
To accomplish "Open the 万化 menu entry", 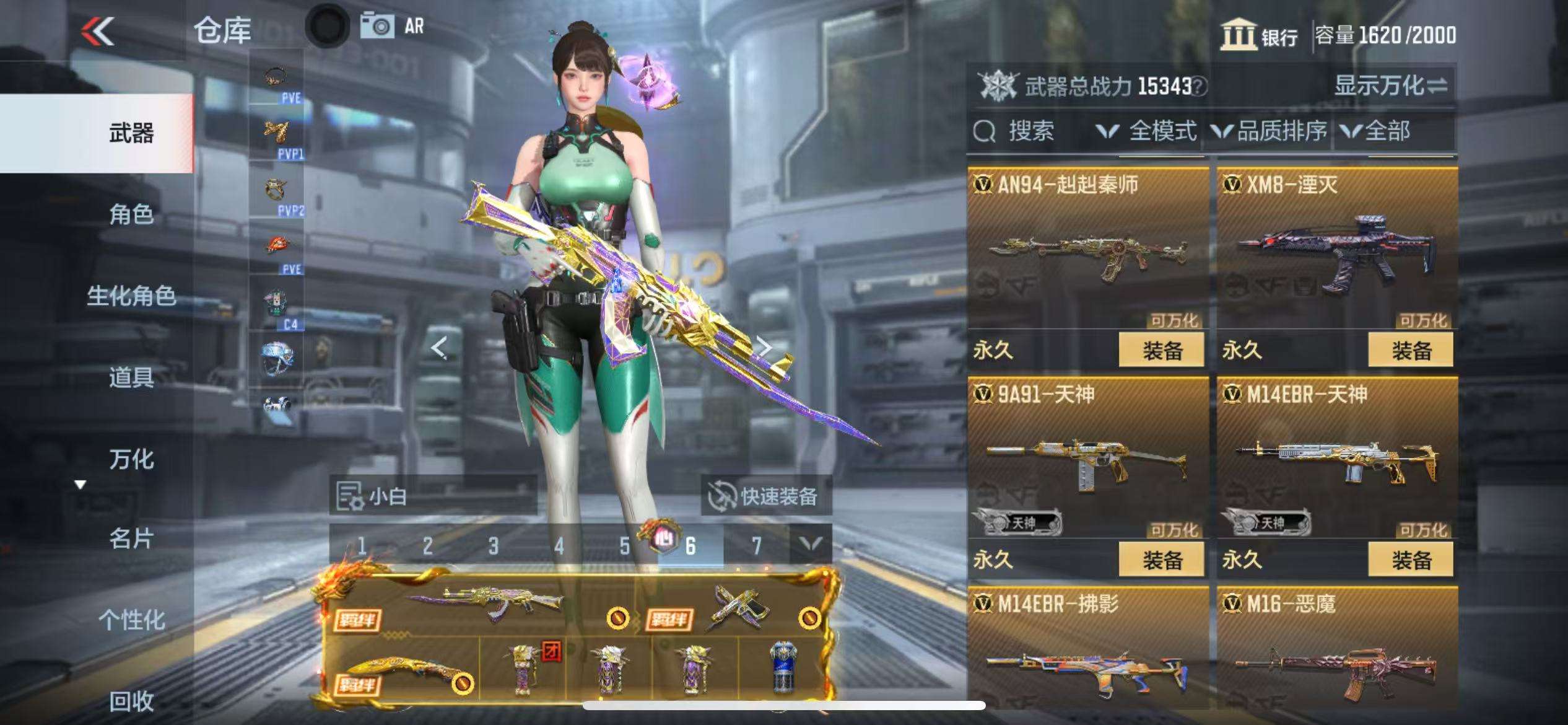I will coord(131,459).
